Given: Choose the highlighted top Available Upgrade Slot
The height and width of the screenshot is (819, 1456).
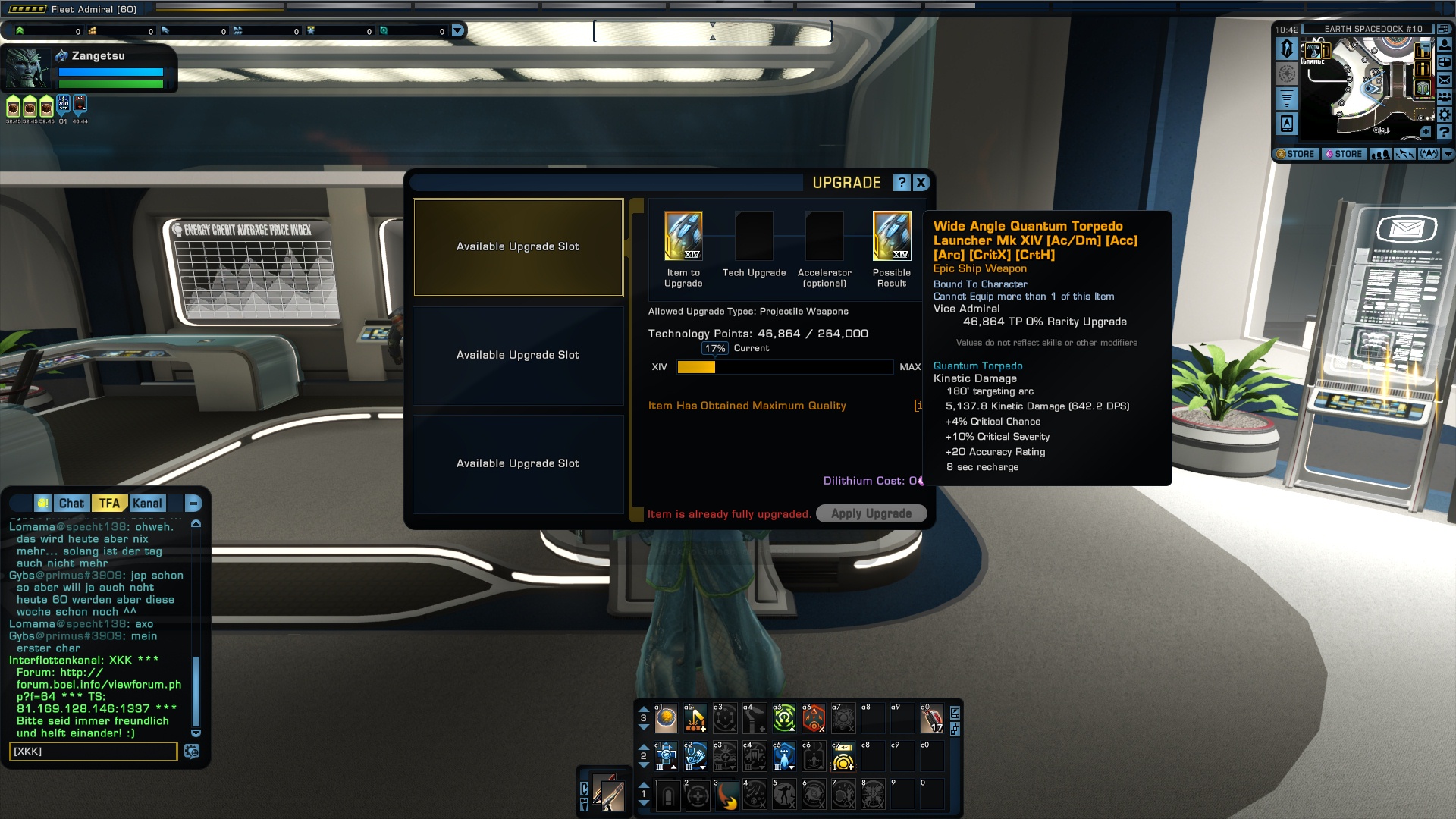Looking at the screenshot, I should [x=518, y=247].
